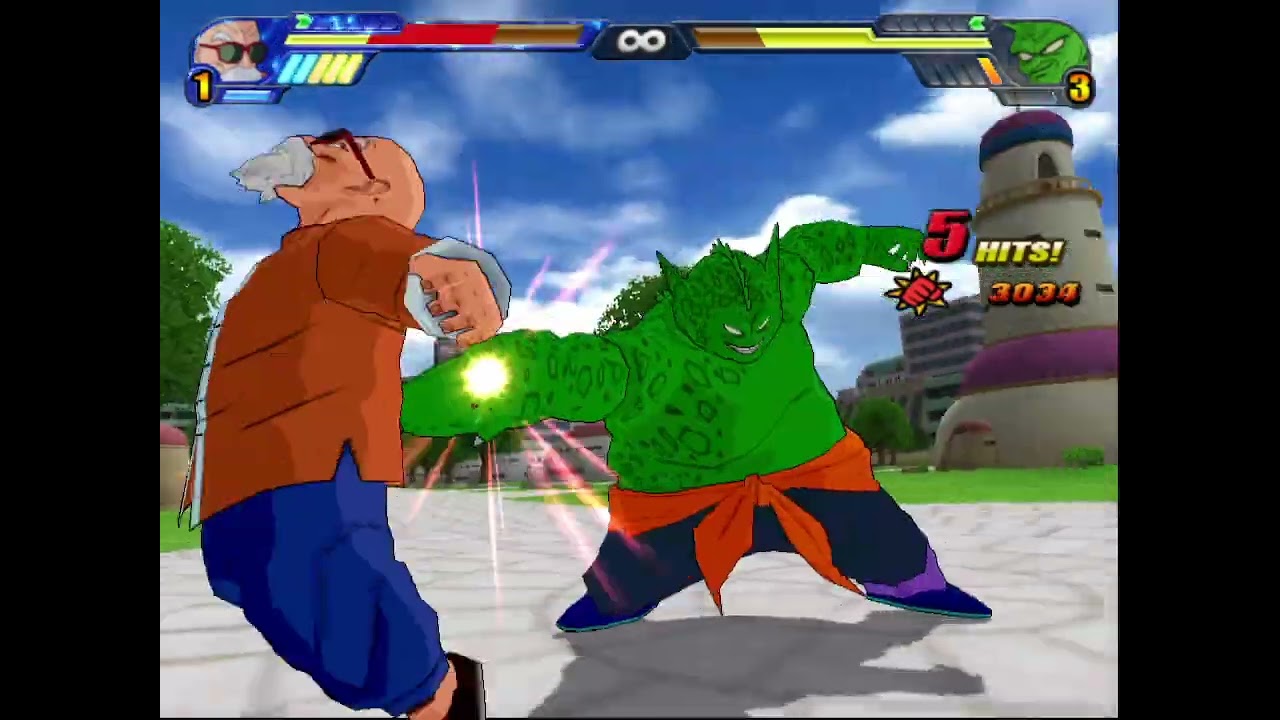Click the dark notch connecting the timer to Roshi's bar

click(606, 40)
